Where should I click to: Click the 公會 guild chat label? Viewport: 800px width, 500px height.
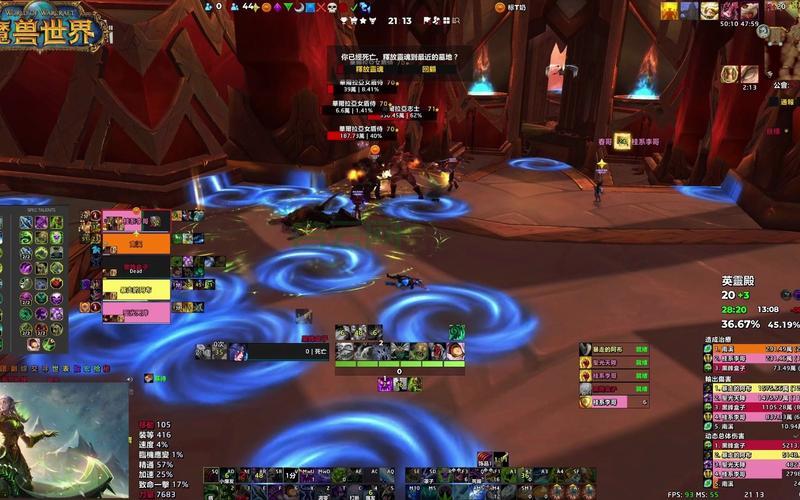pyautogui.click(x=781, y=86)
